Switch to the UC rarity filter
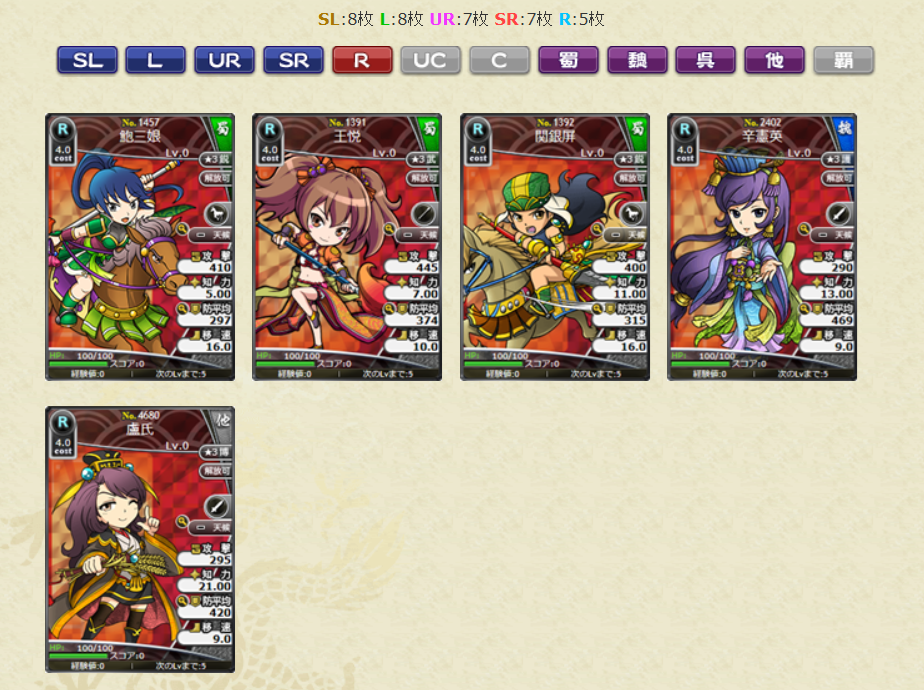 (430, 60)
